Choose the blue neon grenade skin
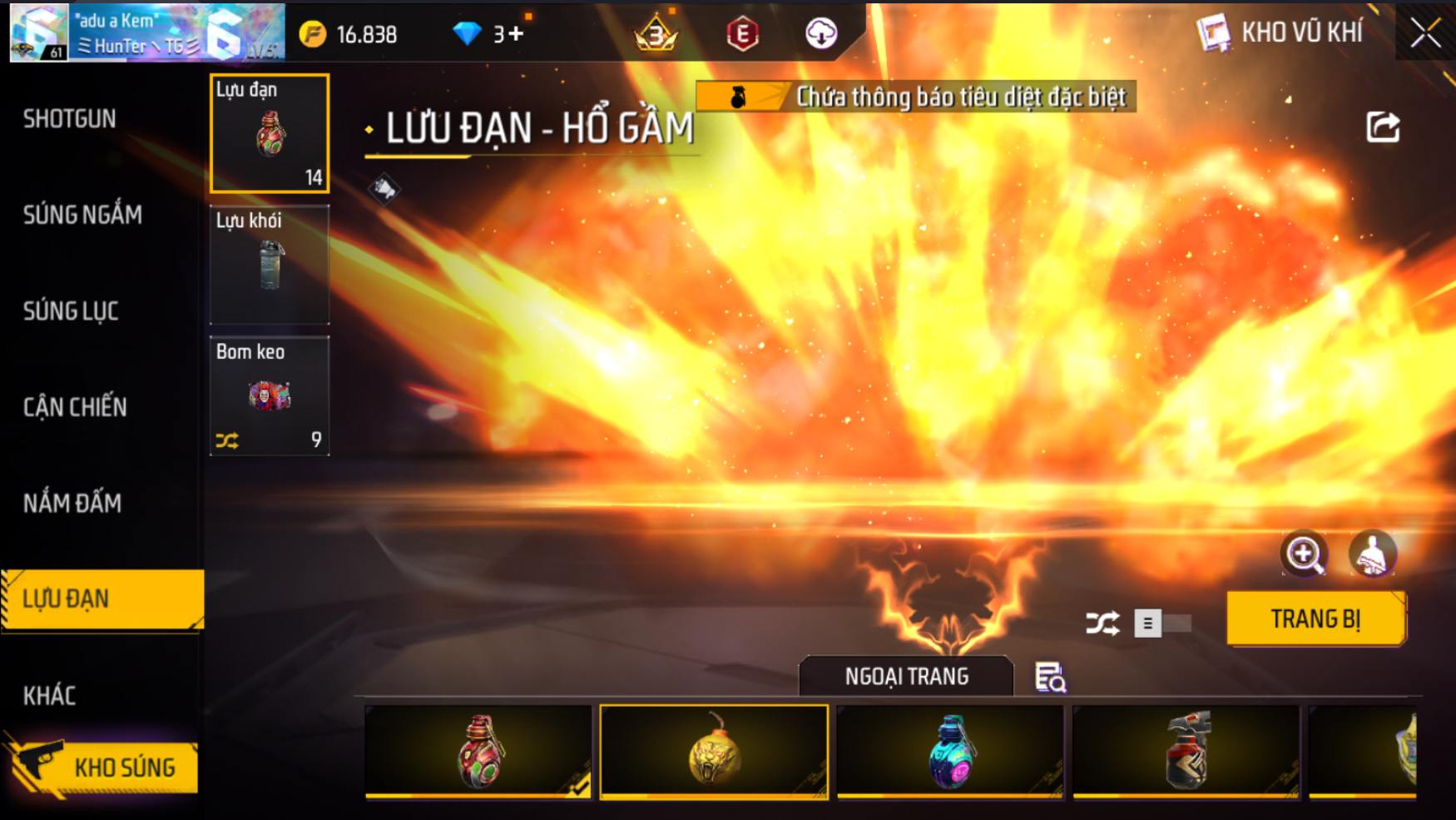1456x820 pixels. click(950, 752)
